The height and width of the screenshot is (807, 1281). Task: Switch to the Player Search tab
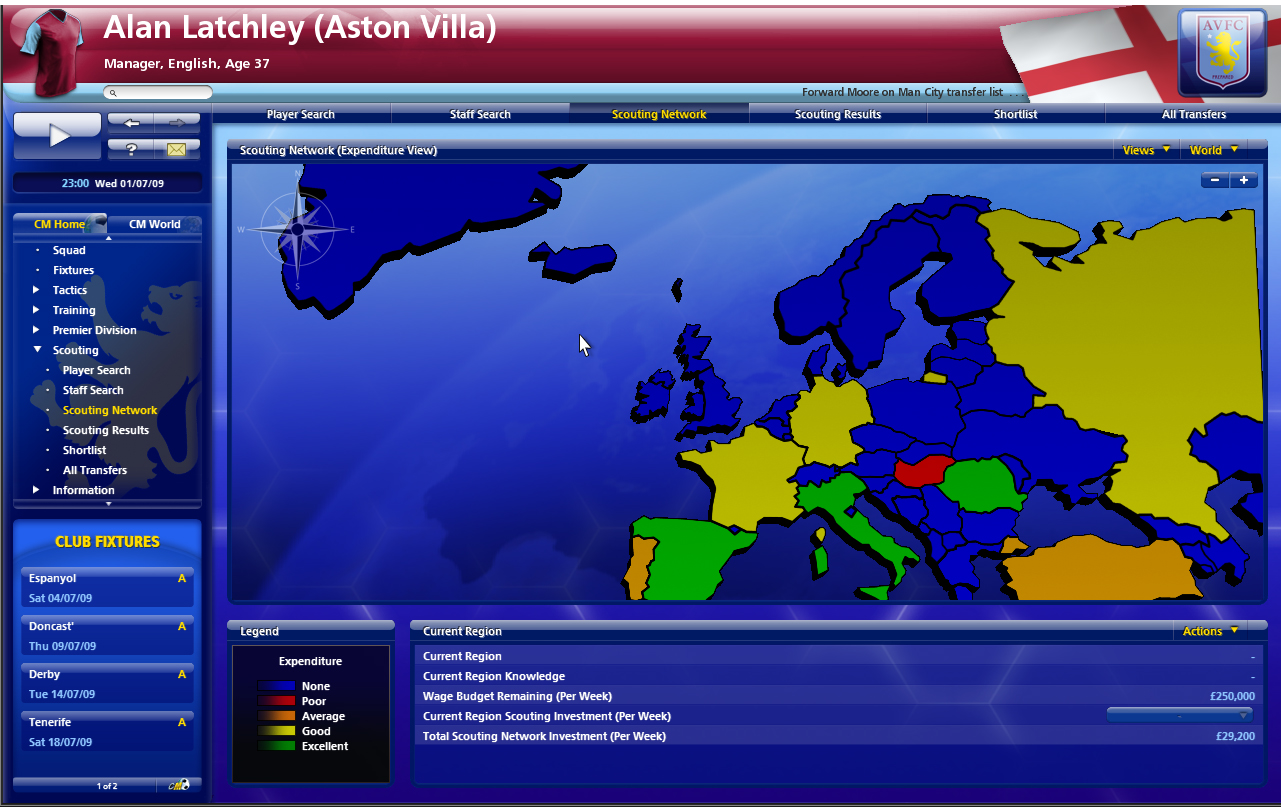click(x=300, y=114)
